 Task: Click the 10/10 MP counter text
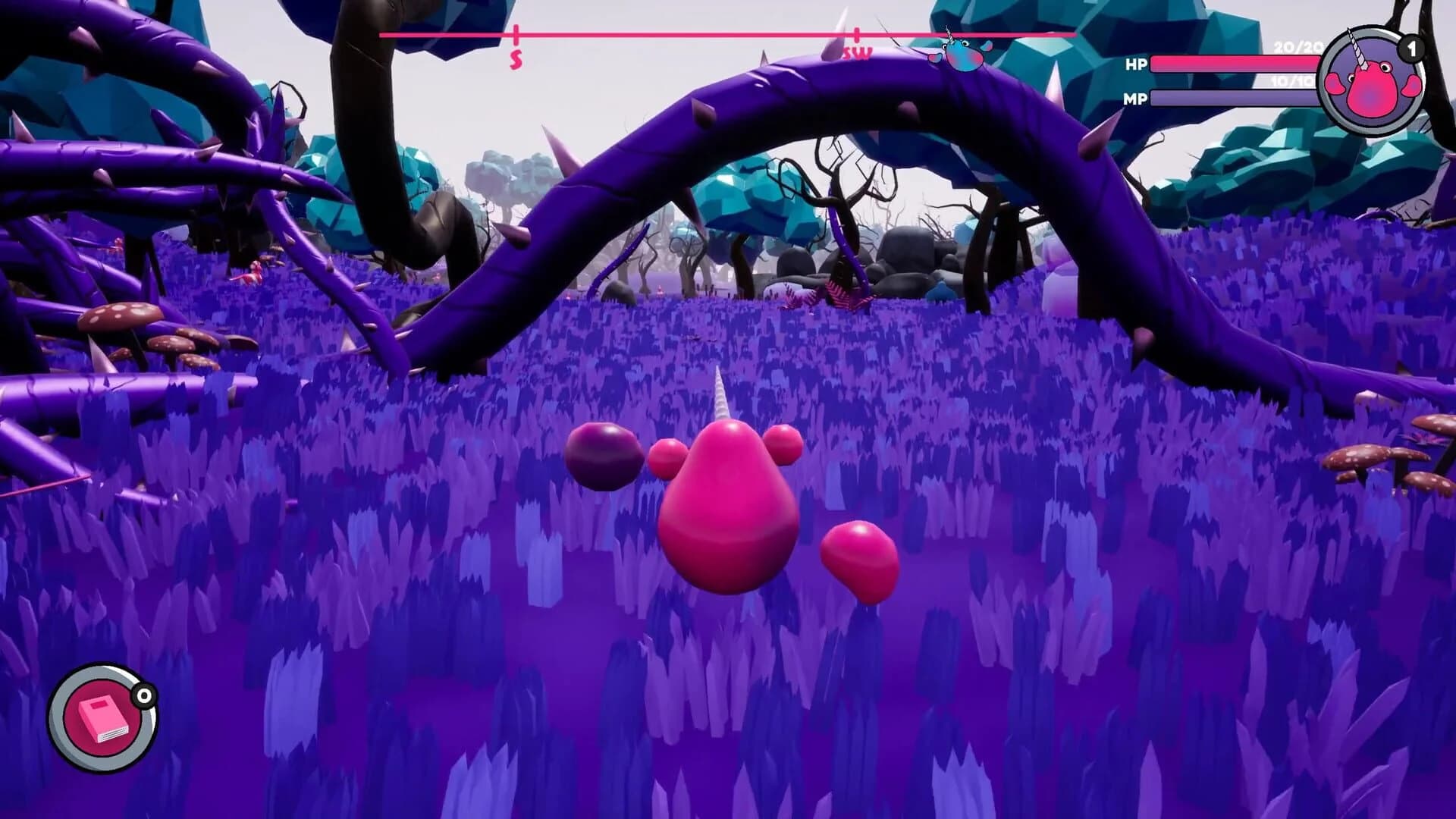tap(1288, 81)
